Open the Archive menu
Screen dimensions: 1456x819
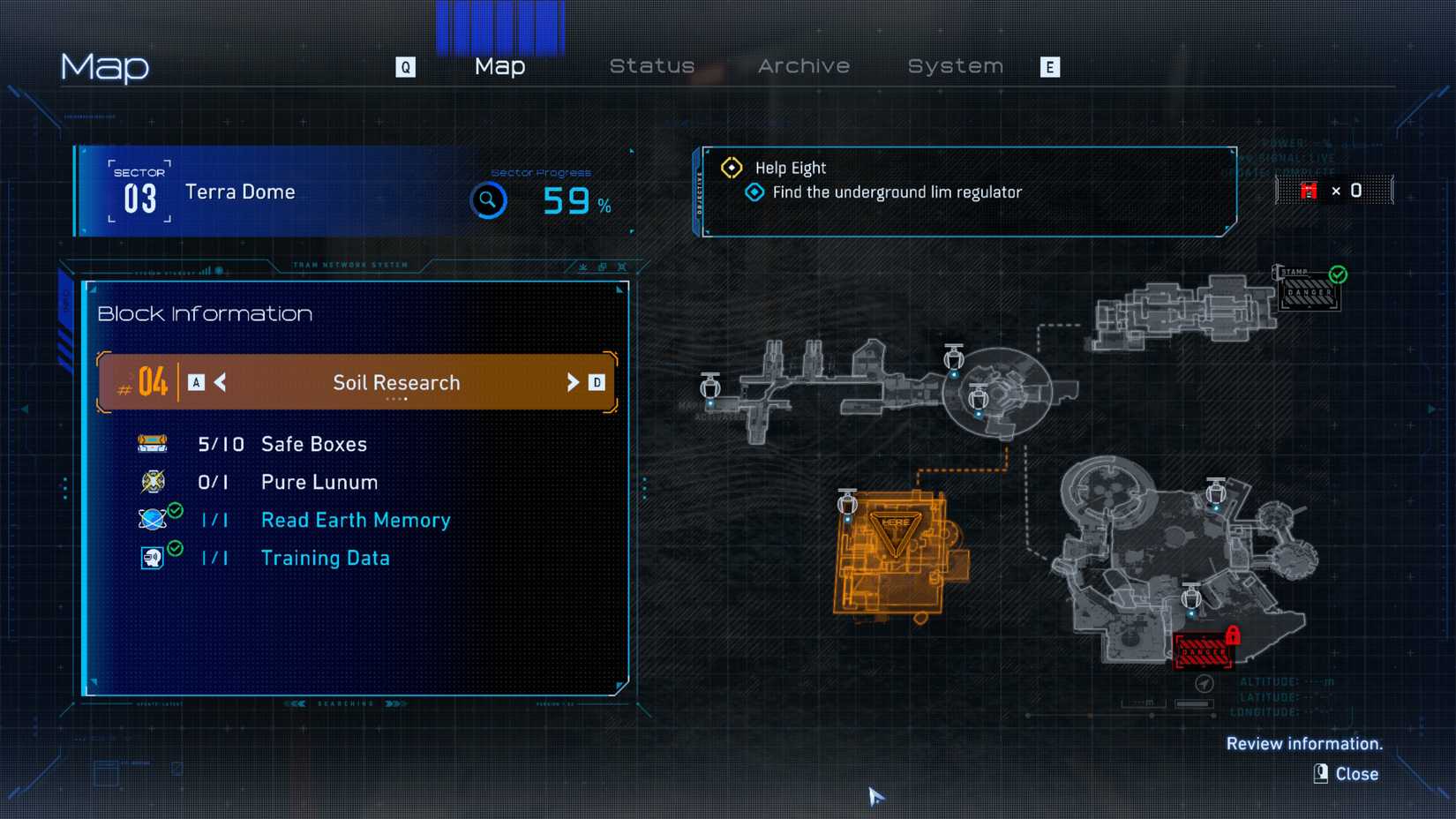(803, 65)
